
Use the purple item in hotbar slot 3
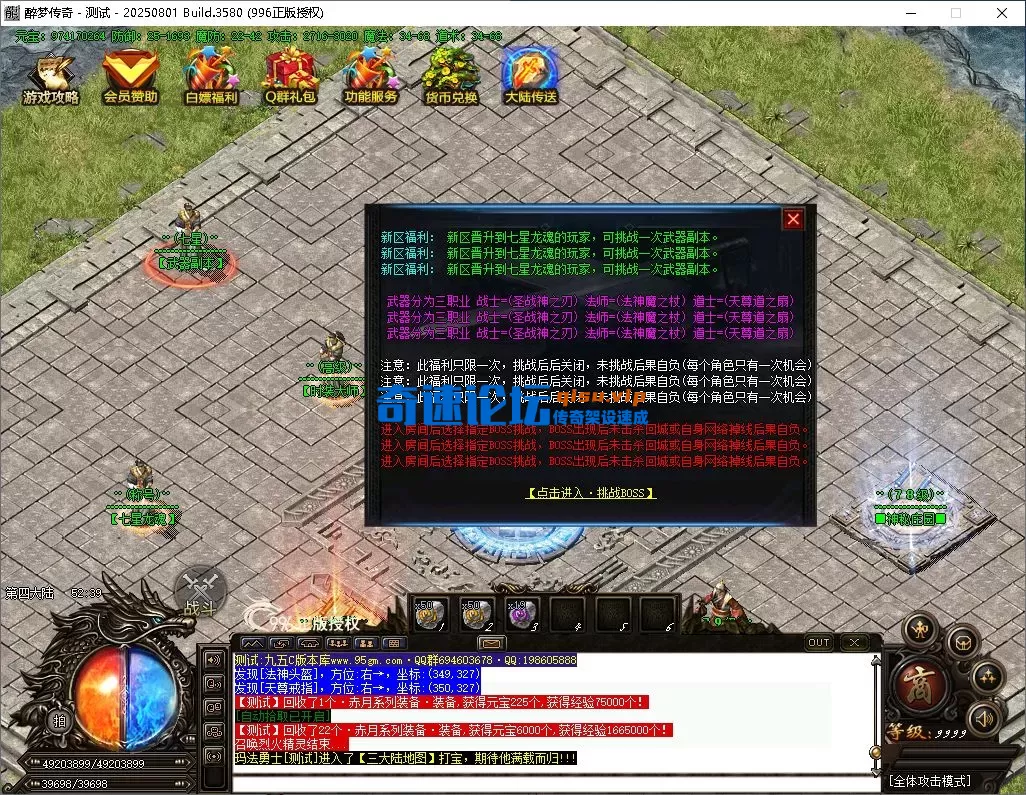[522, 614]
